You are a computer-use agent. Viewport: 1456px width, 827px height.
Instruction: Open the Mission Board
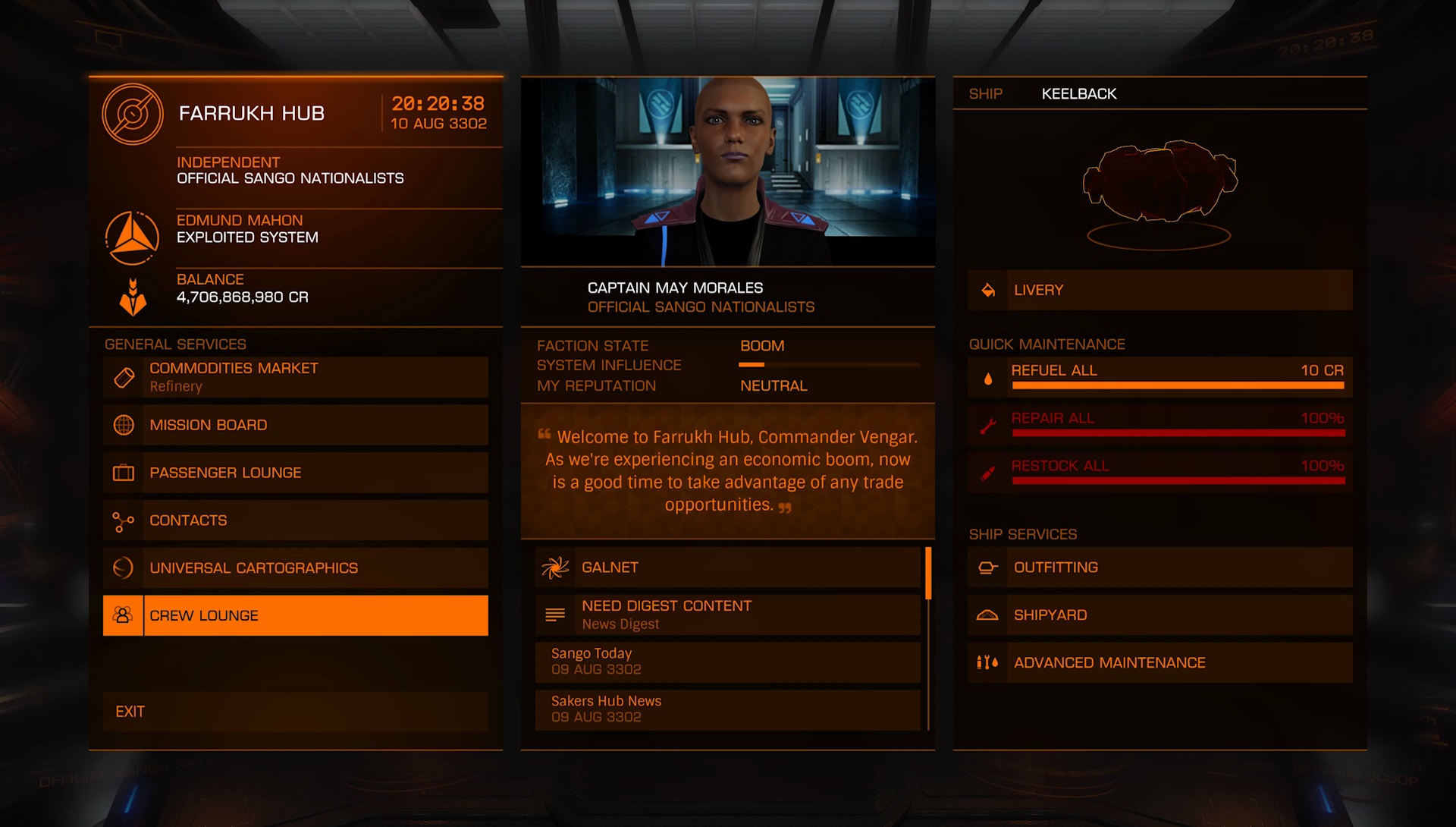(x=296, y=425)
